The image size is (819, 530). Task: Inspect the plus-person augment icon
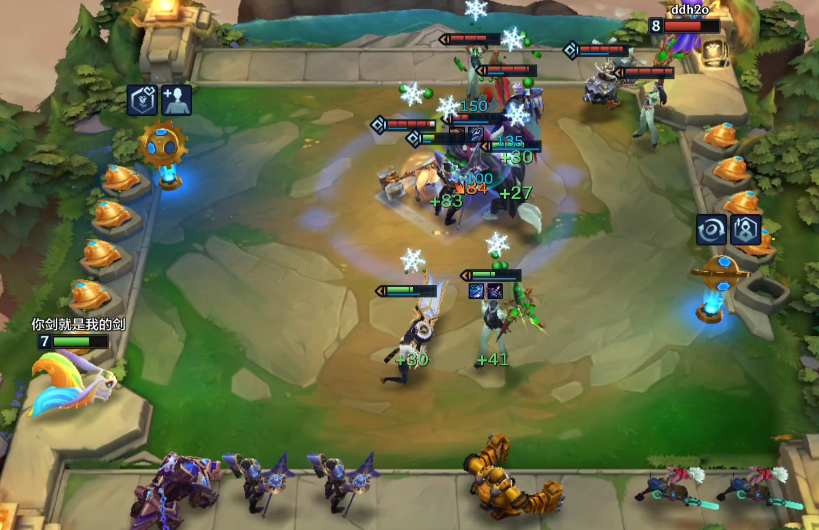pos(177,100)
